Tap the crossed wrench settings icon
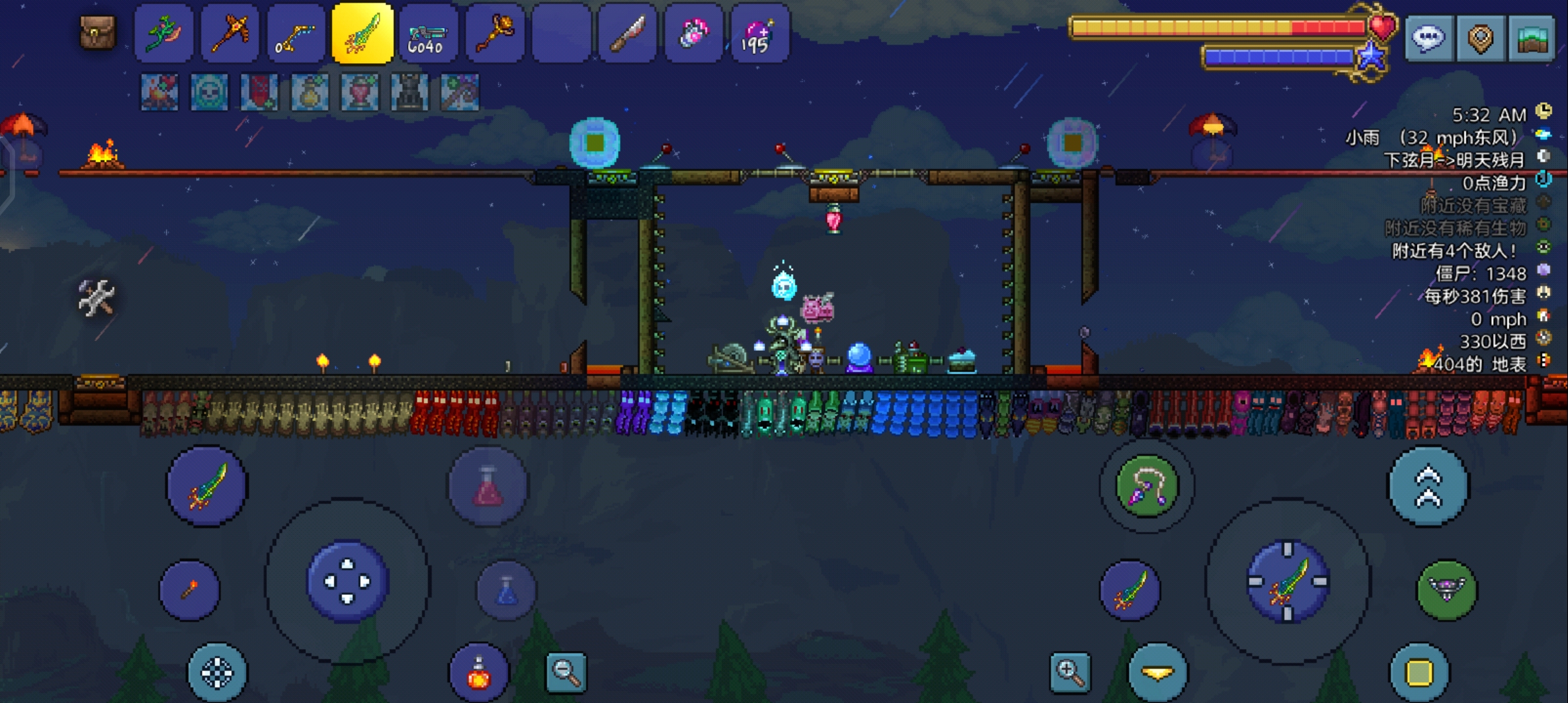Screen dimensions: 1568x703 click(96, 298)
